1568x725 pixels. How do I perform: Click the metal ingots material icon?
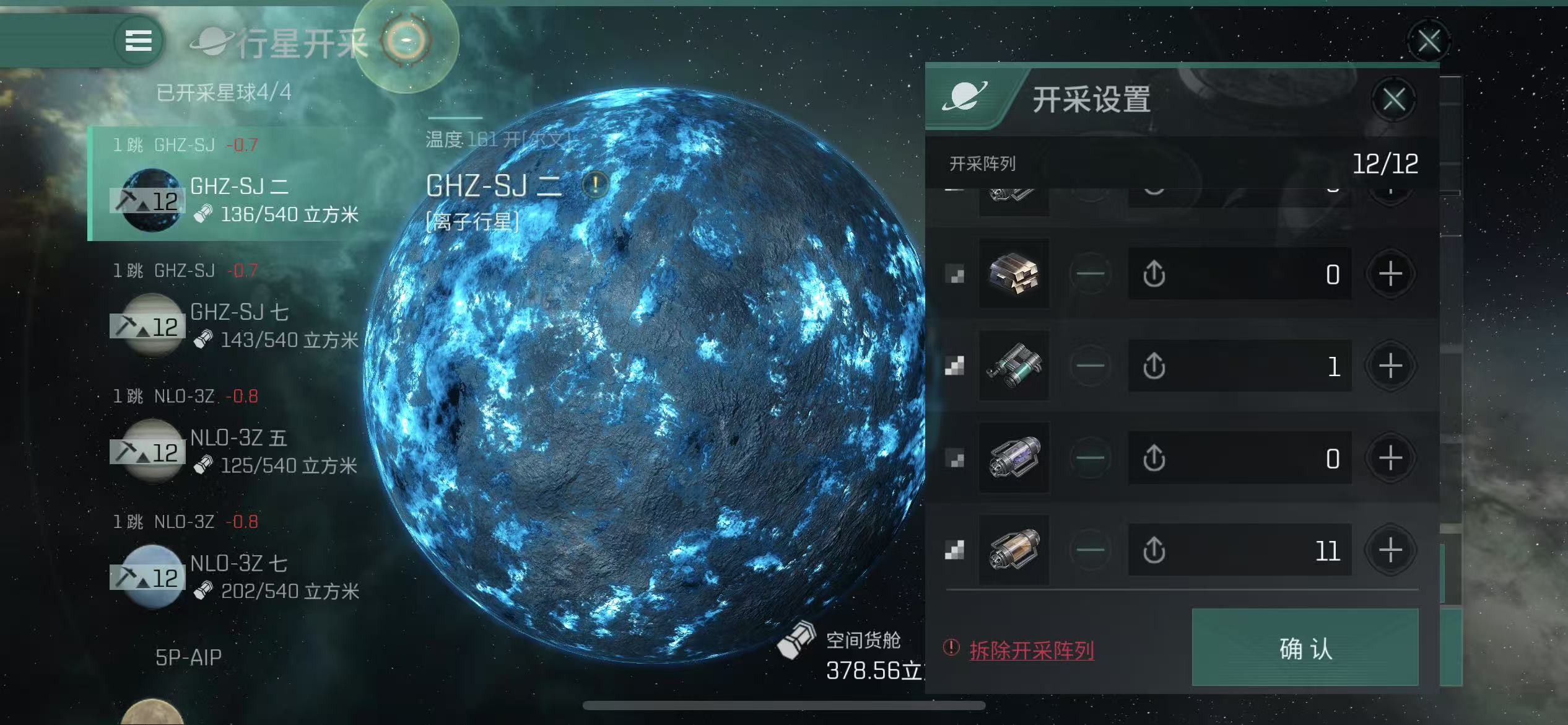1014,275
